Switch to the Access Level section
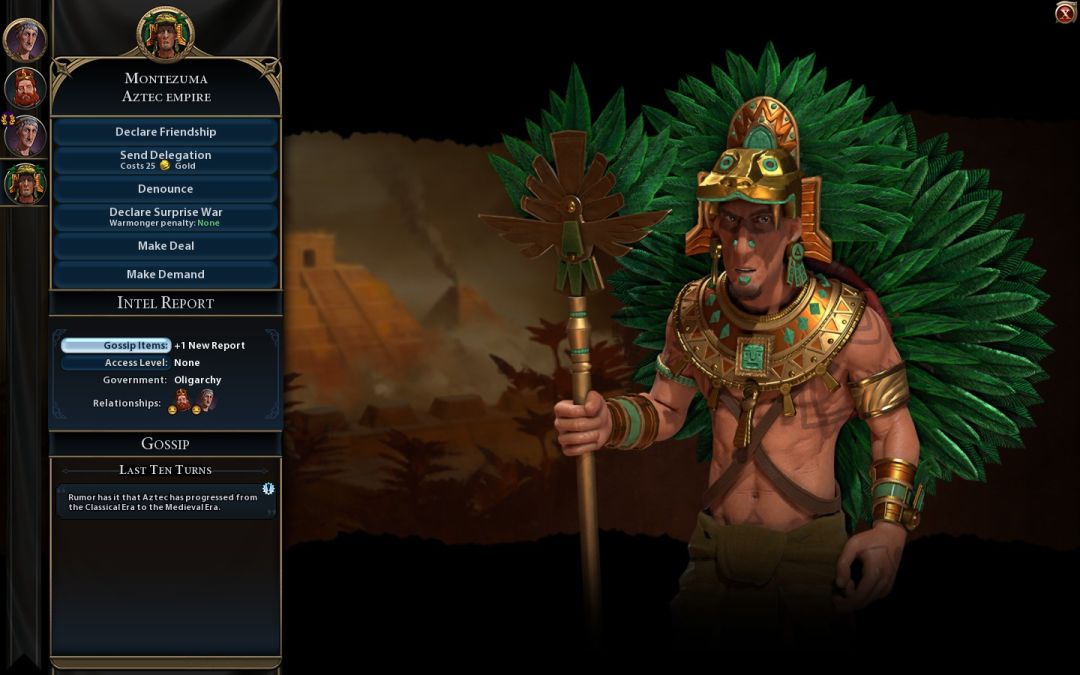 click(x=115, y=363)
